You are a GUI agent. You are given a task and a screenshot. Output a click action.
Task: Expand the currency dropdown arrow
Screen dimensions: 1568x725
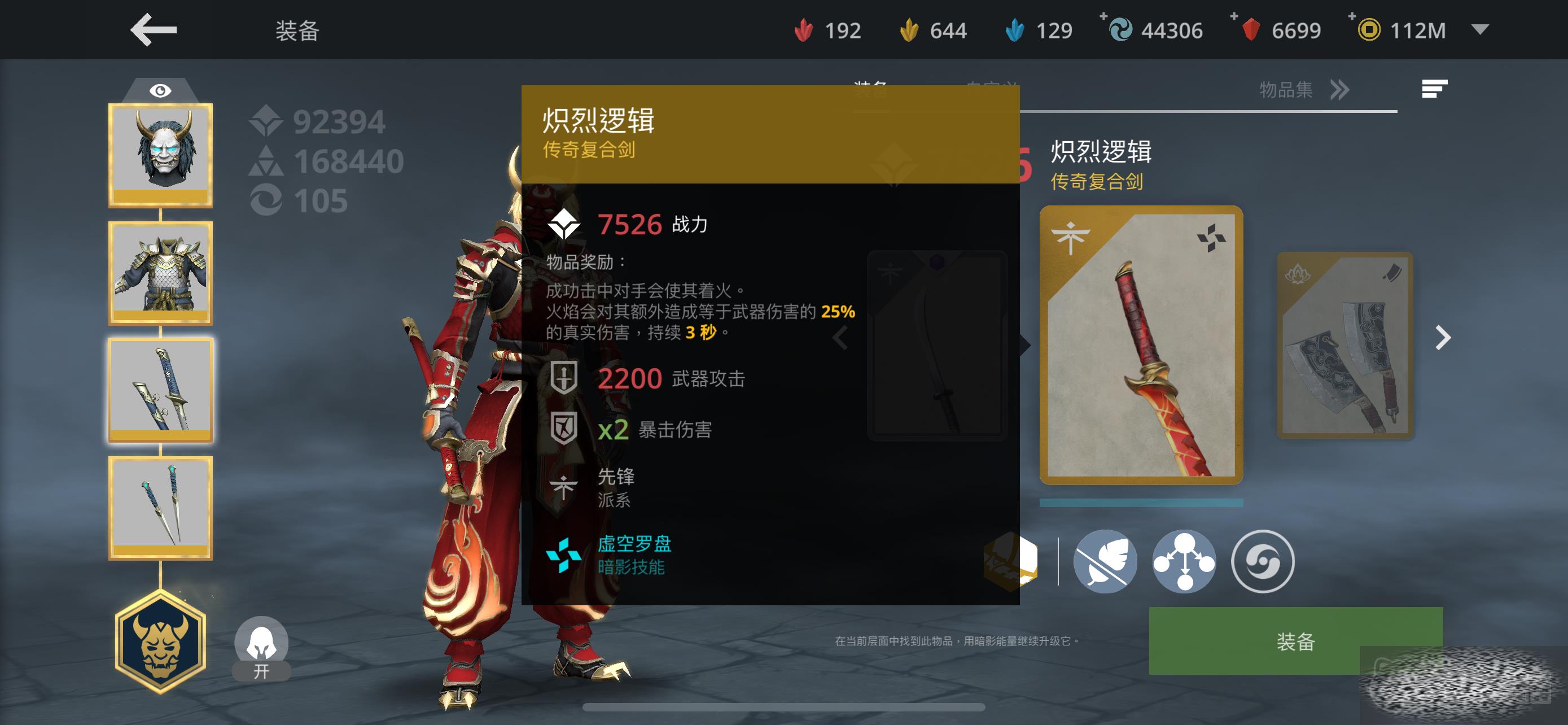click(1480, 29)
